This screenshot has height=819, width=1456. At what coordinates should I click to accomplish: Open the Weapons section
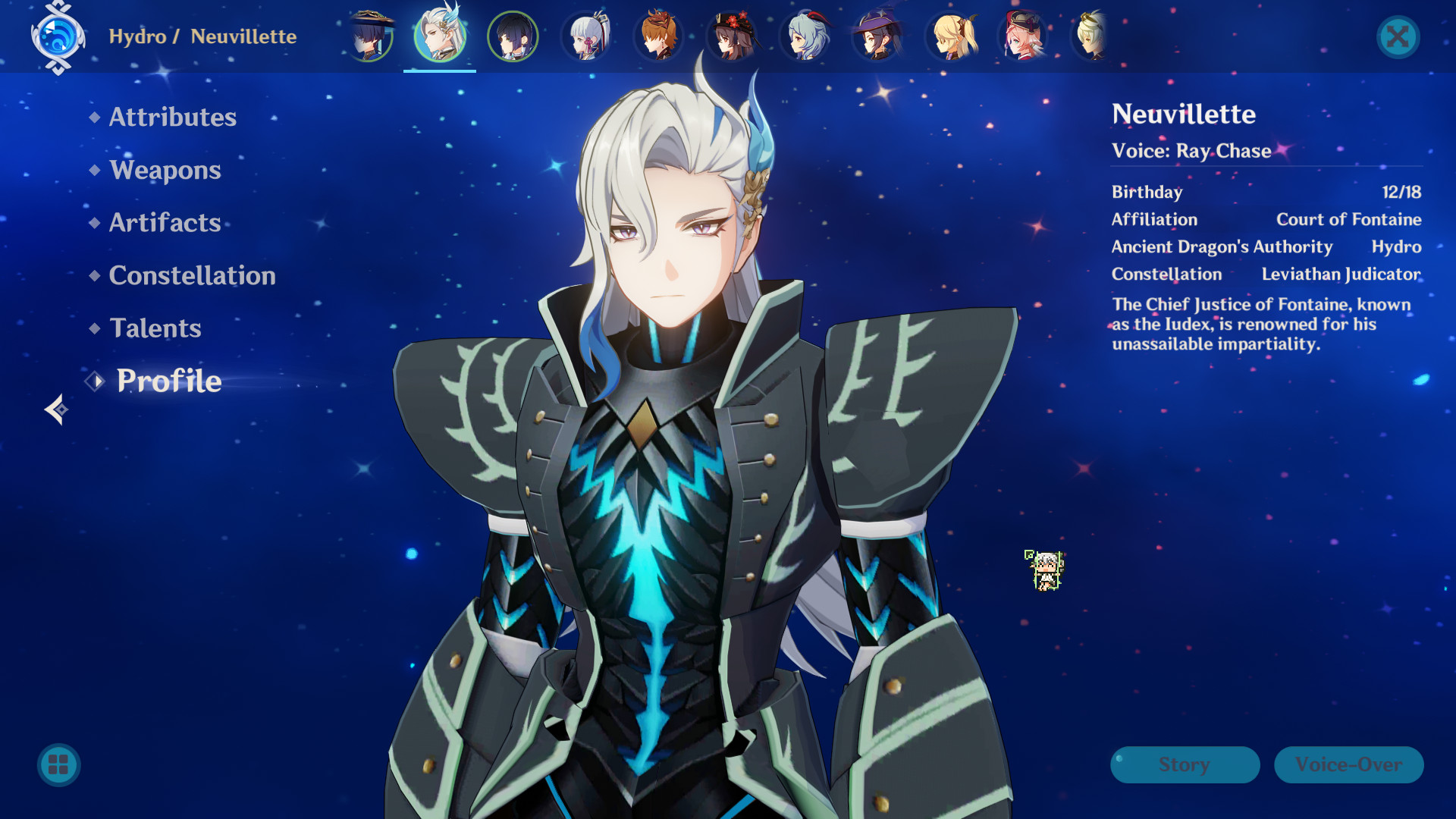coord(165,170)
